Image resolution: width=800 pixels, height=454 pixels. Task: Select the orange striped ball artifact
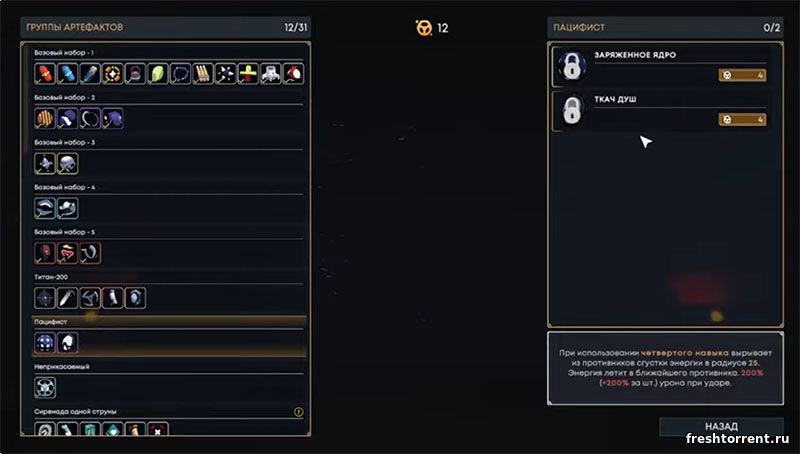45,119
